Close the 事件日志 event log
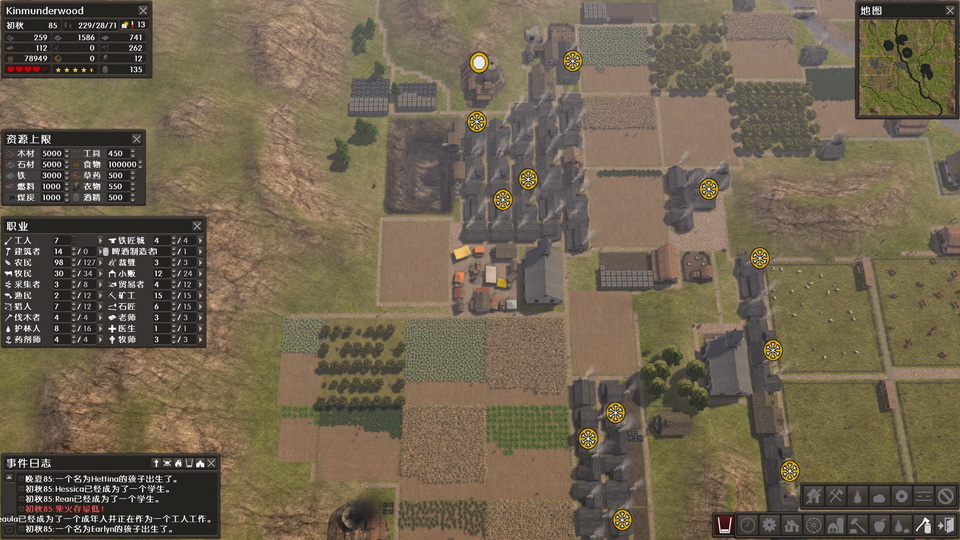Image resolution: width=960 pixels, height=540 pixels. pos(213,463)
